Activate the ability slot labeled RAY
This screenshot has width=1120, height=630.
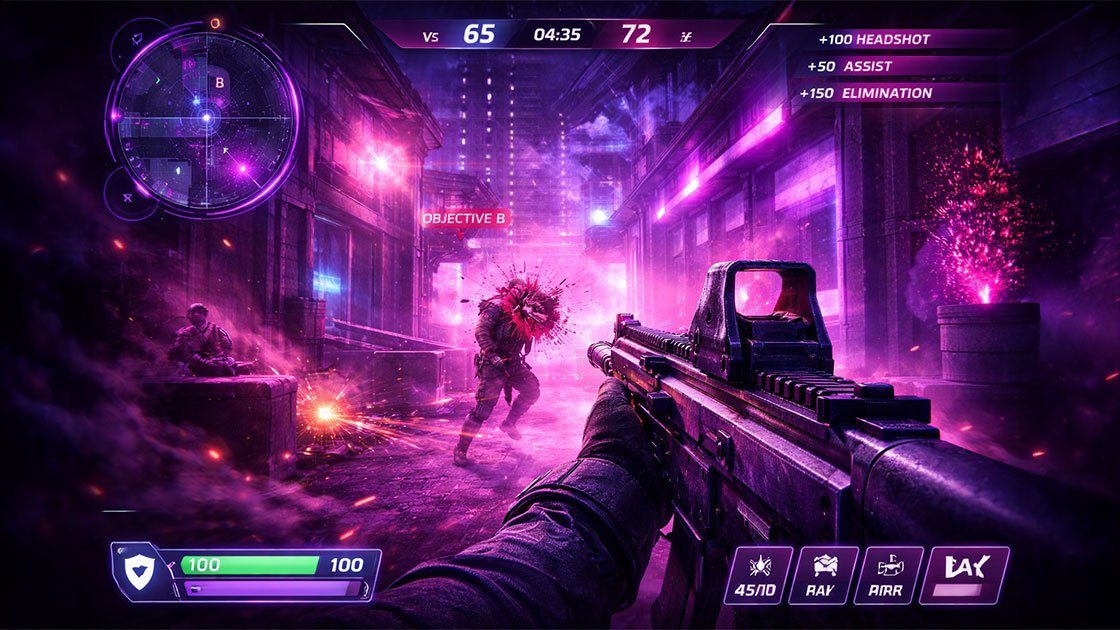point(824,575)
